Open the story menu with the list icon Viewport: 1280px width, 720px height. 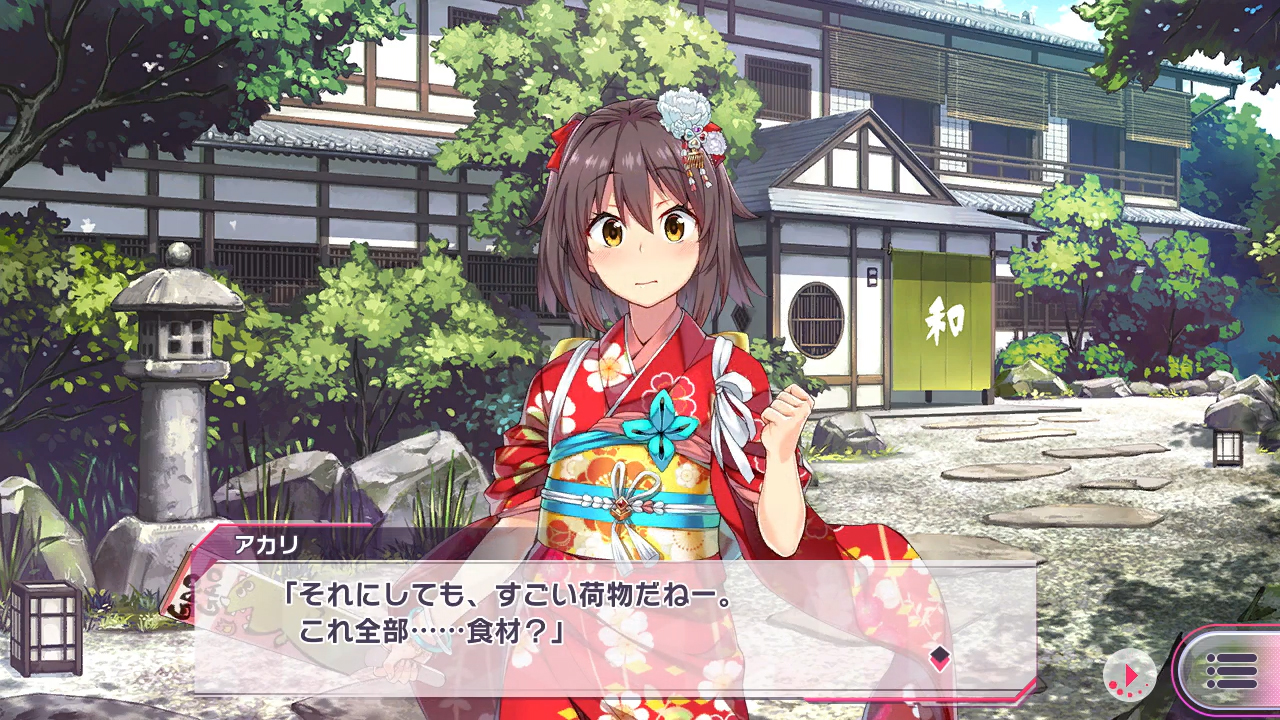[1230, 670]
